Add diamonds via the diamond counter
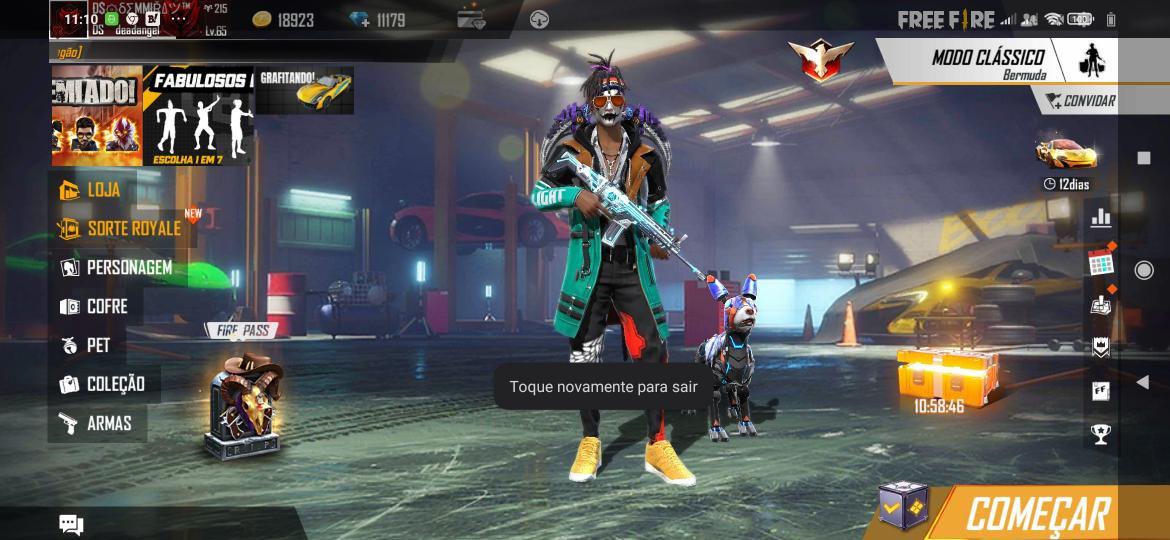Viewport: 1170px width, 540px height. [377, 20]
